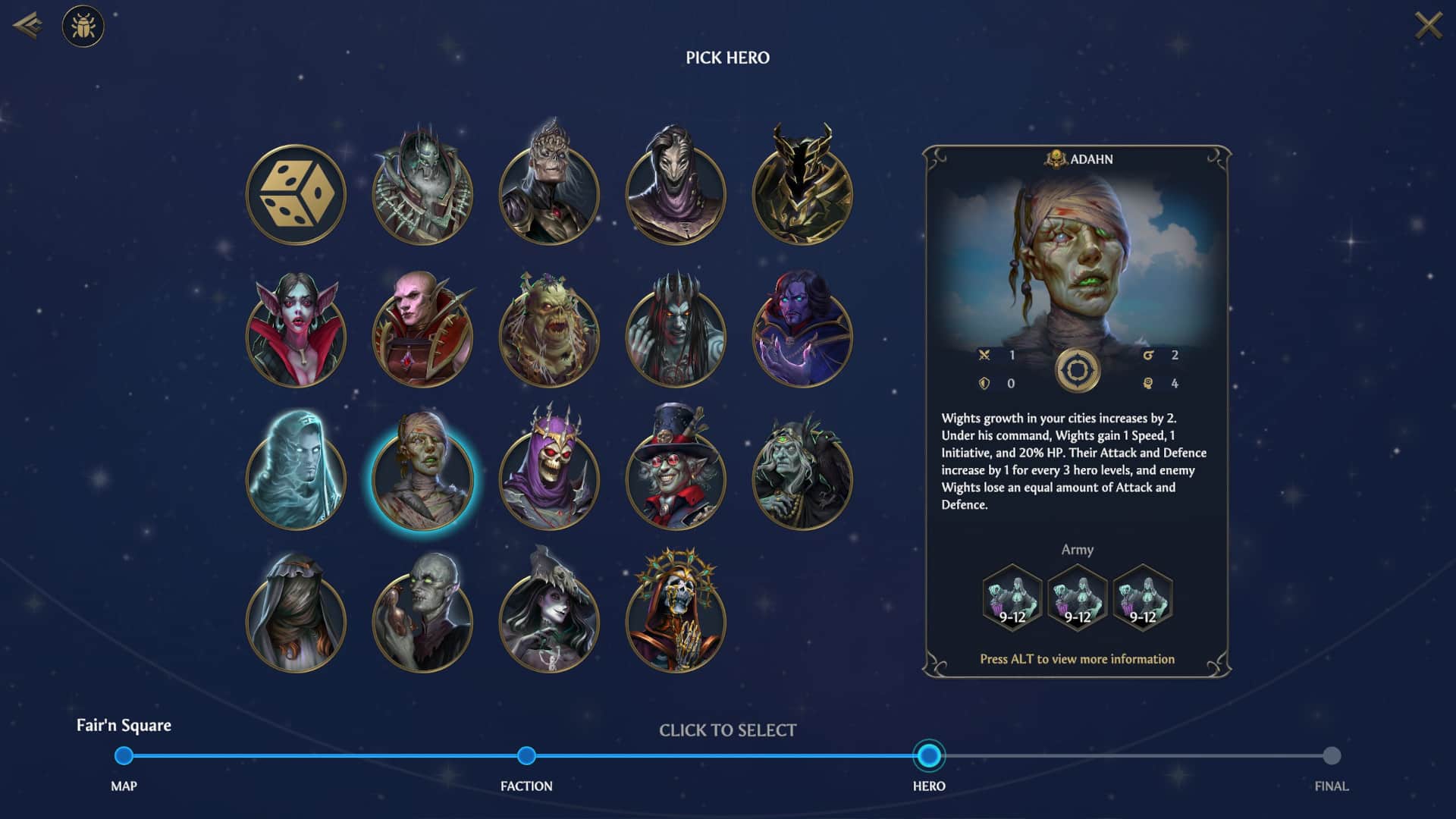Click the skull icon beside Adahn's name
Viewport: 1456px width, 819px height.
tap(1054, 159)
